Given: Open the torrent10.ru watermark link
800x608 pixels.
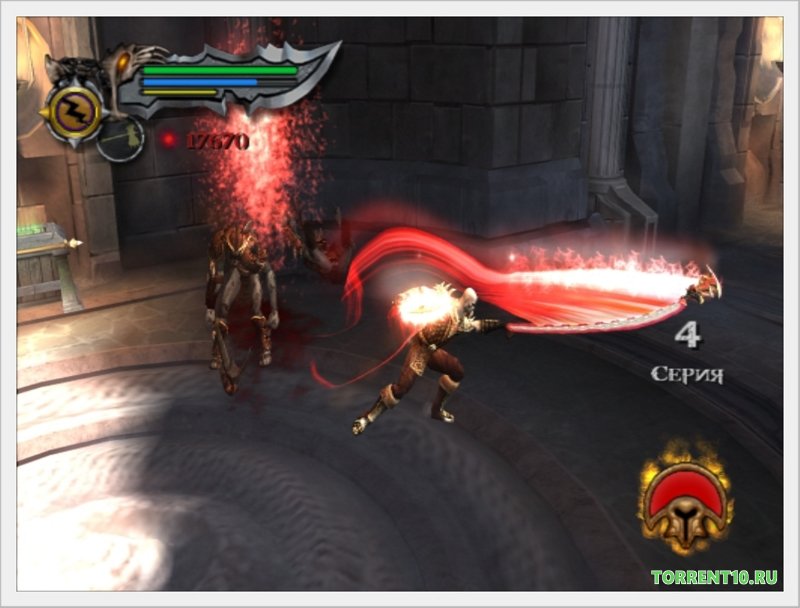Looking at the screenshot, I should pos(716,577).
